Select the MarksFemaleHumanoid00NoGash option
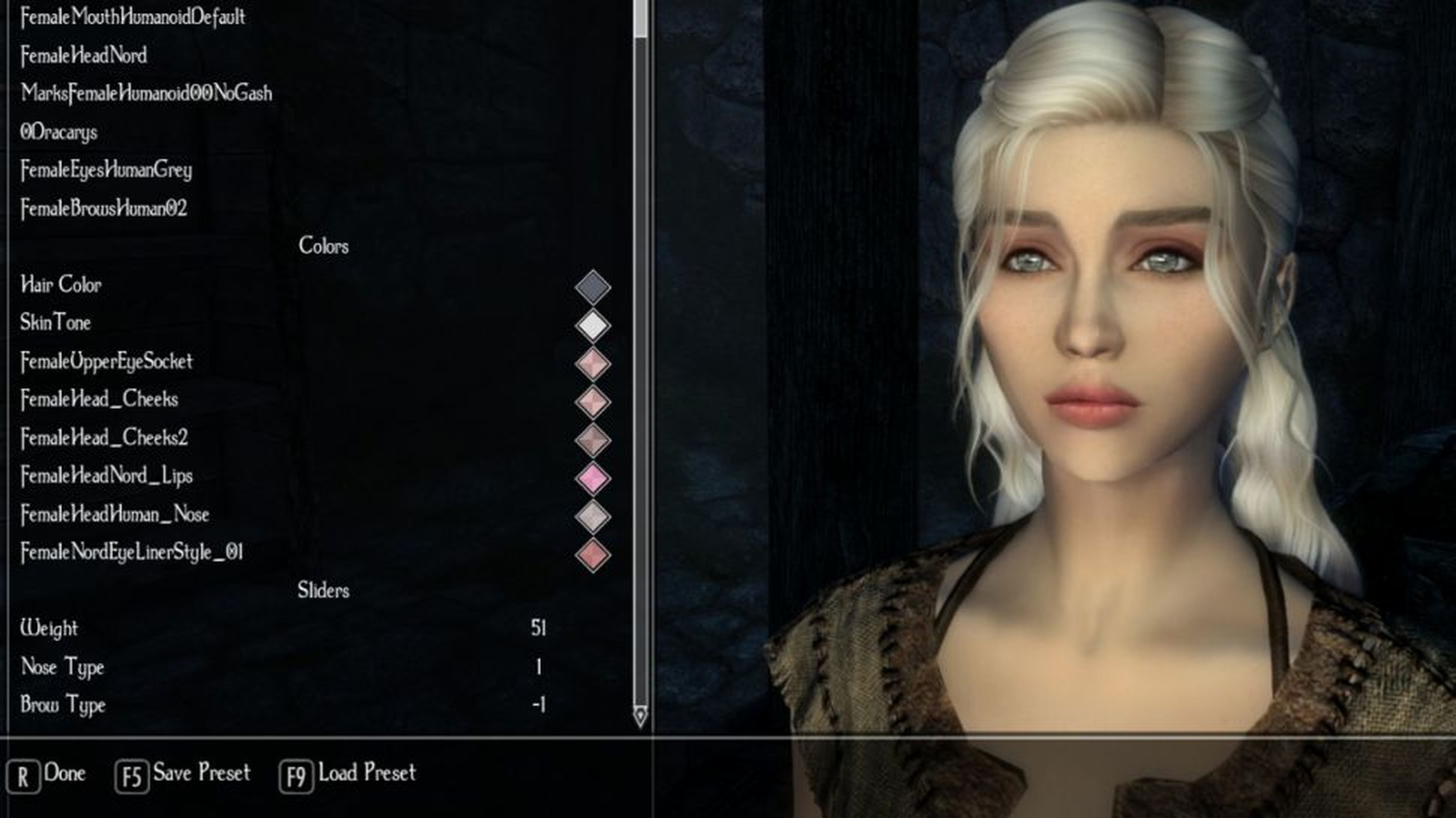1456x818 pixels. [x=147, y=94]
